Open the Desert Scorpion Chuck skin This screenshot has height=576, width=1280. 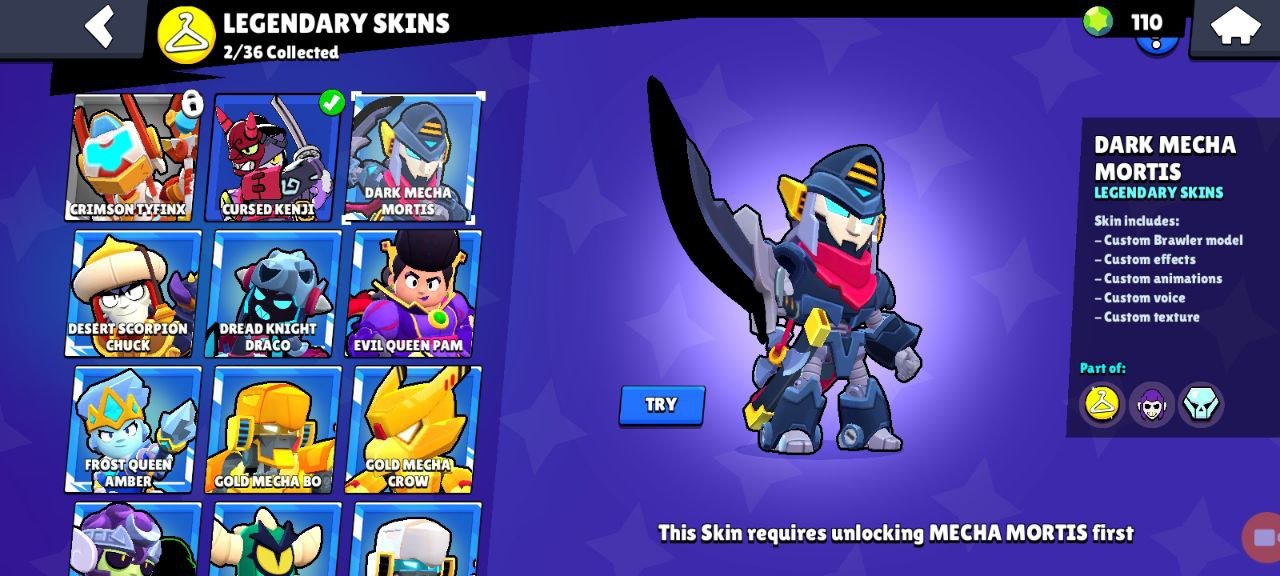[x=132, y=293]
